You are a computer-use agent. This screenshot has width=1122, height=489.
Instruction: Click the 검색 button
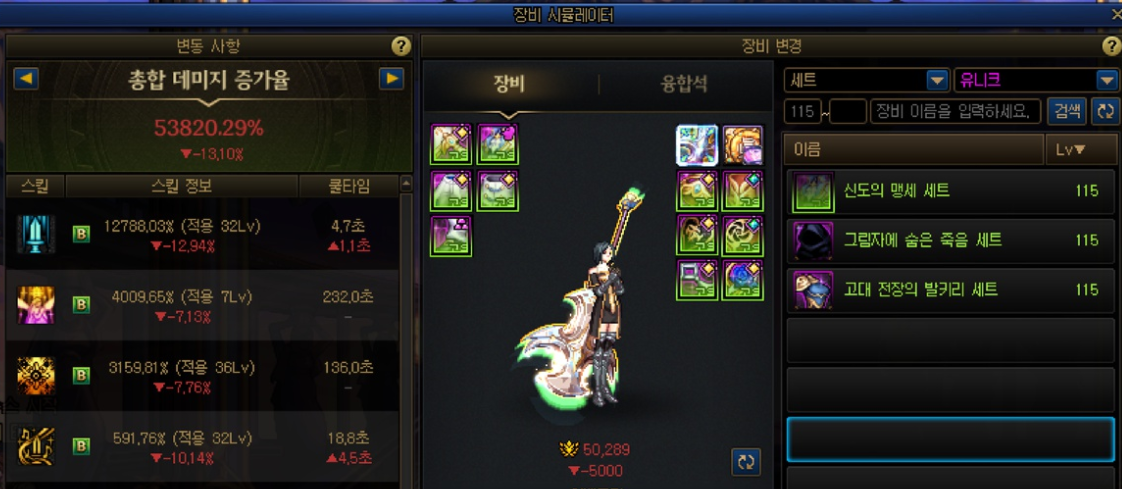[x=1066, y=111]
